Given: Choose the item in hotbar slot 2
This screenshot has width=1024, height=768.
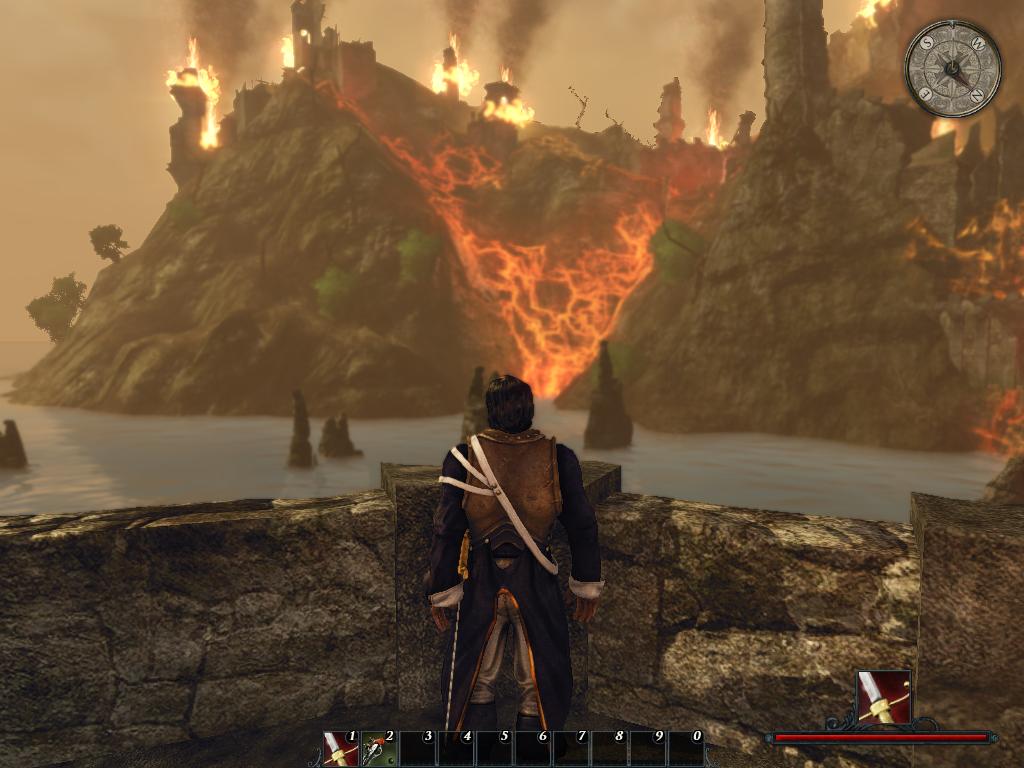Looking at the screenshot, I should (x=379, y=749).
